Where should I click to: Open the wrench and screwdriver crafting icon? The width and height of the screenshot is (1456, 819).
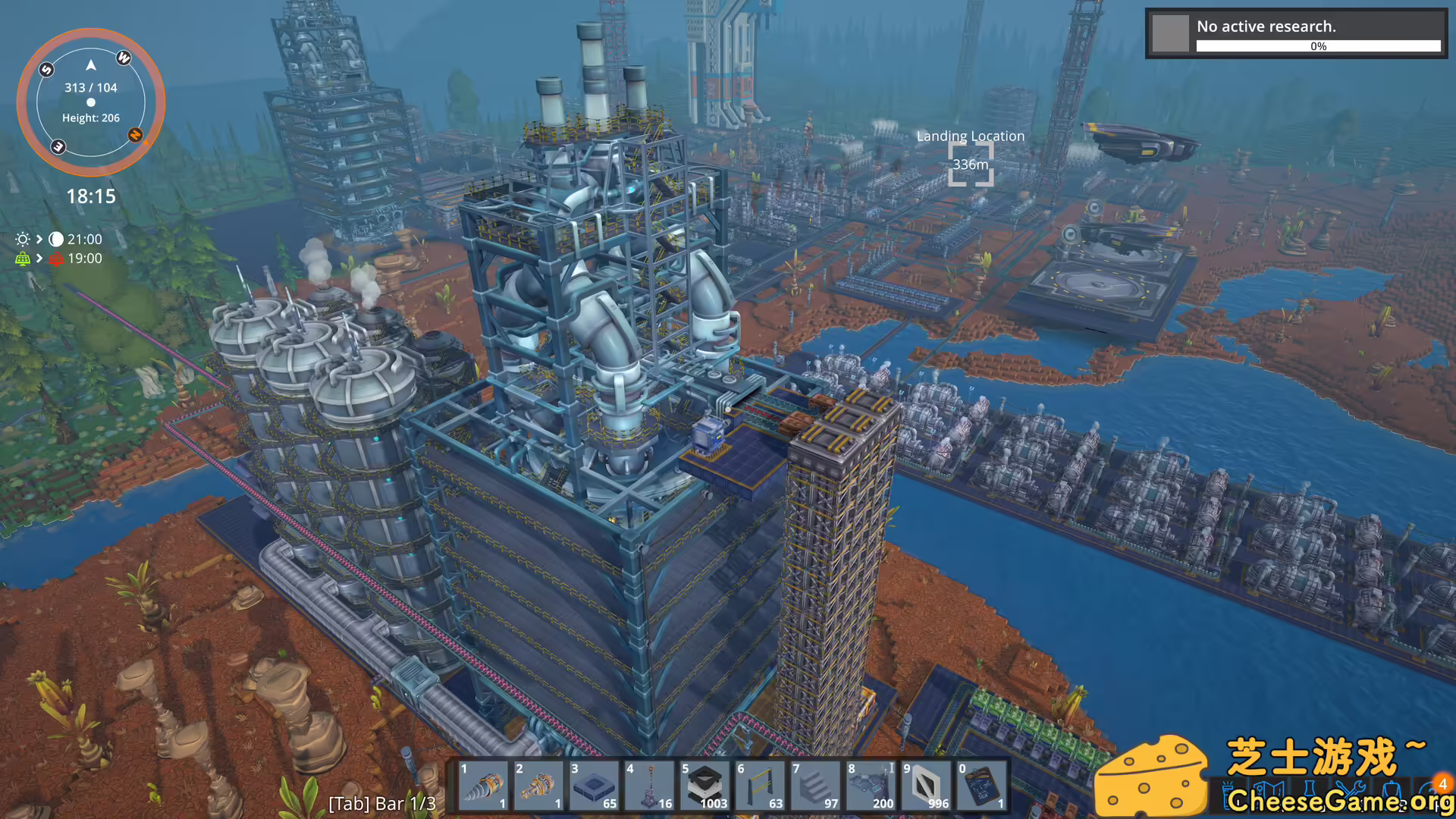coord(1351,792)
